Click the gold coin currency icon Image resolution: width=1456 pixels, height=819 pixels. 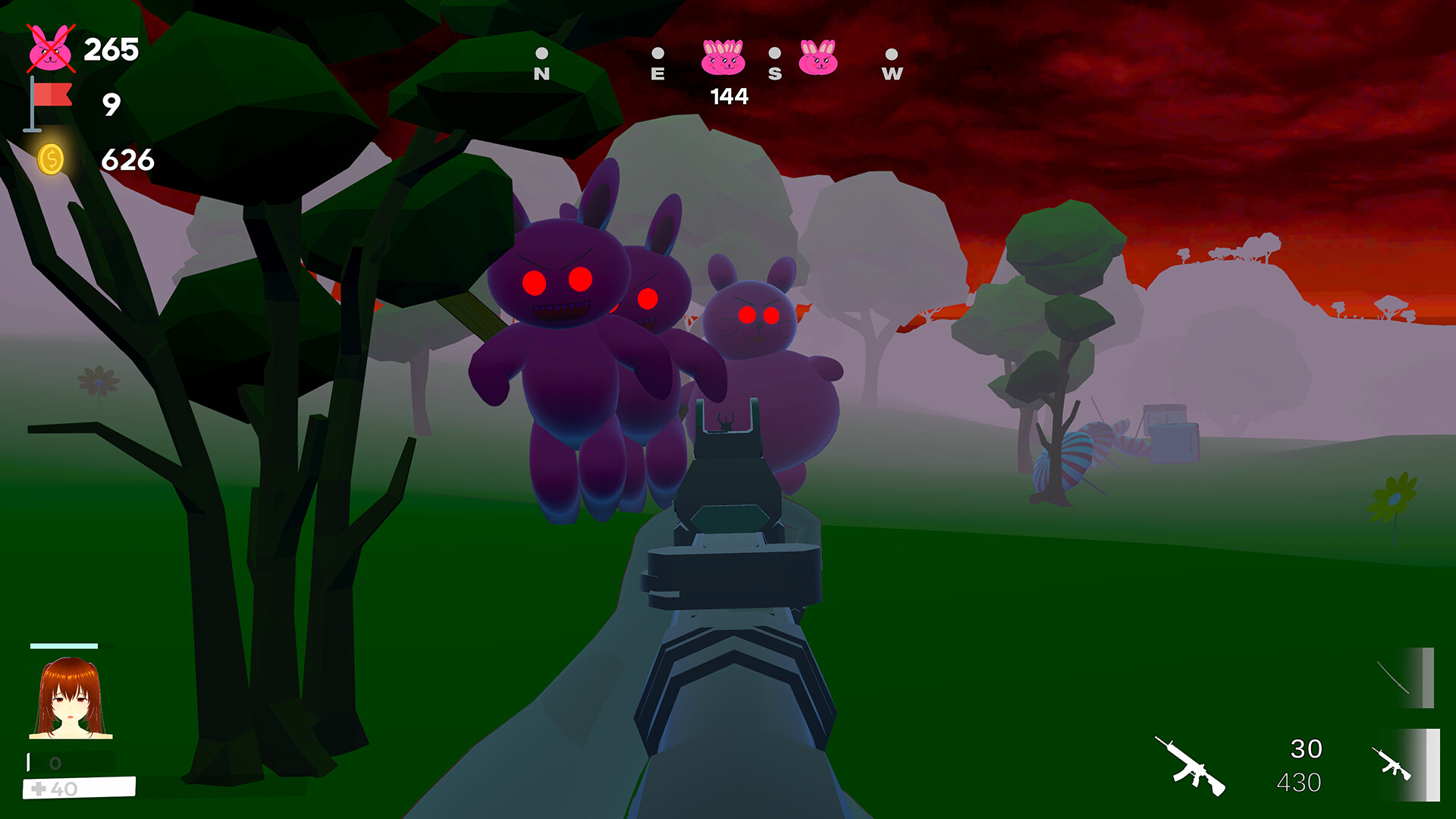tap(51, 159)
